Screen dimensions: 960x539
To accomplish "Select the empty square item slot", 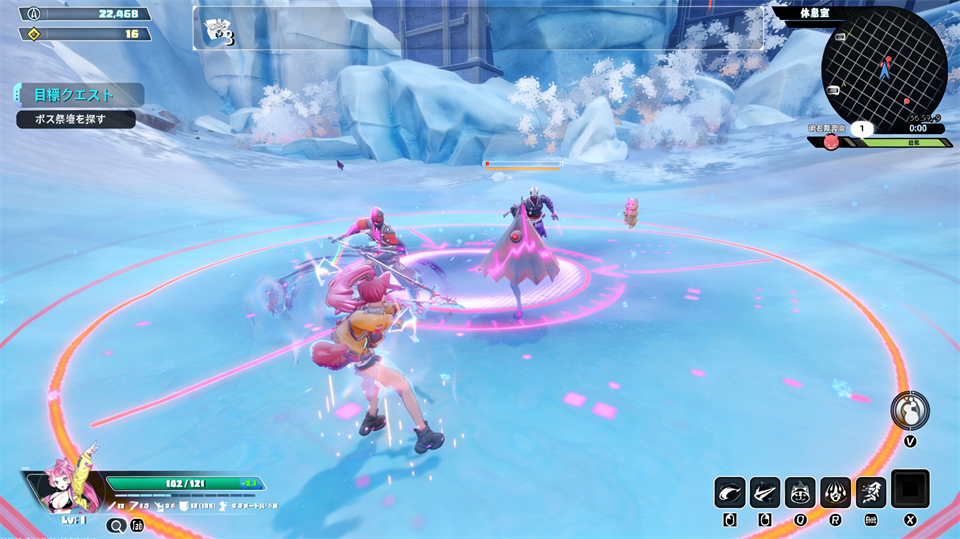I will tap(910, 489).
